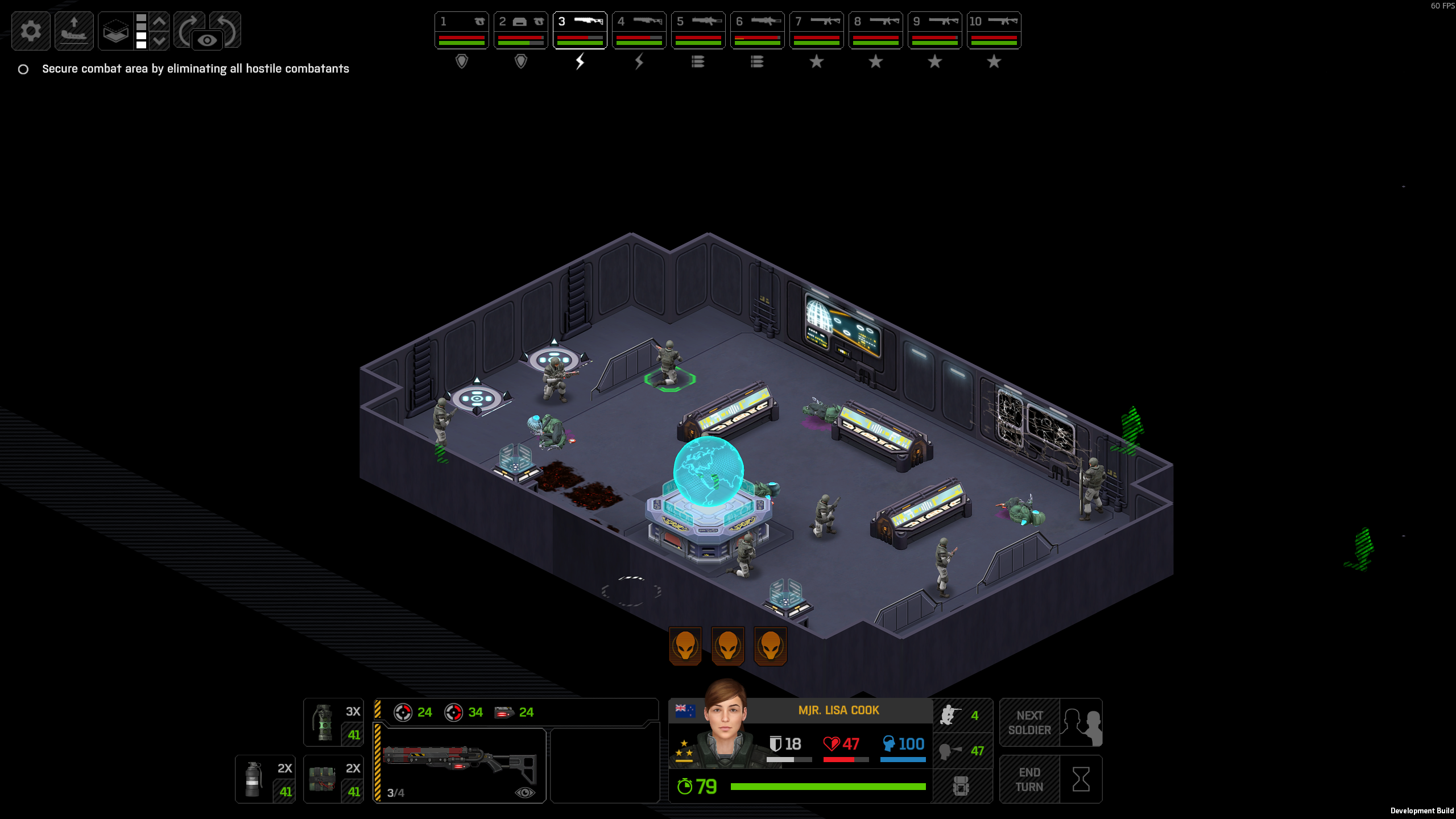Viewport: 1456px width, 819px height.
Task: Choose the explosive charge pack slot
Action: coord(333,779)
